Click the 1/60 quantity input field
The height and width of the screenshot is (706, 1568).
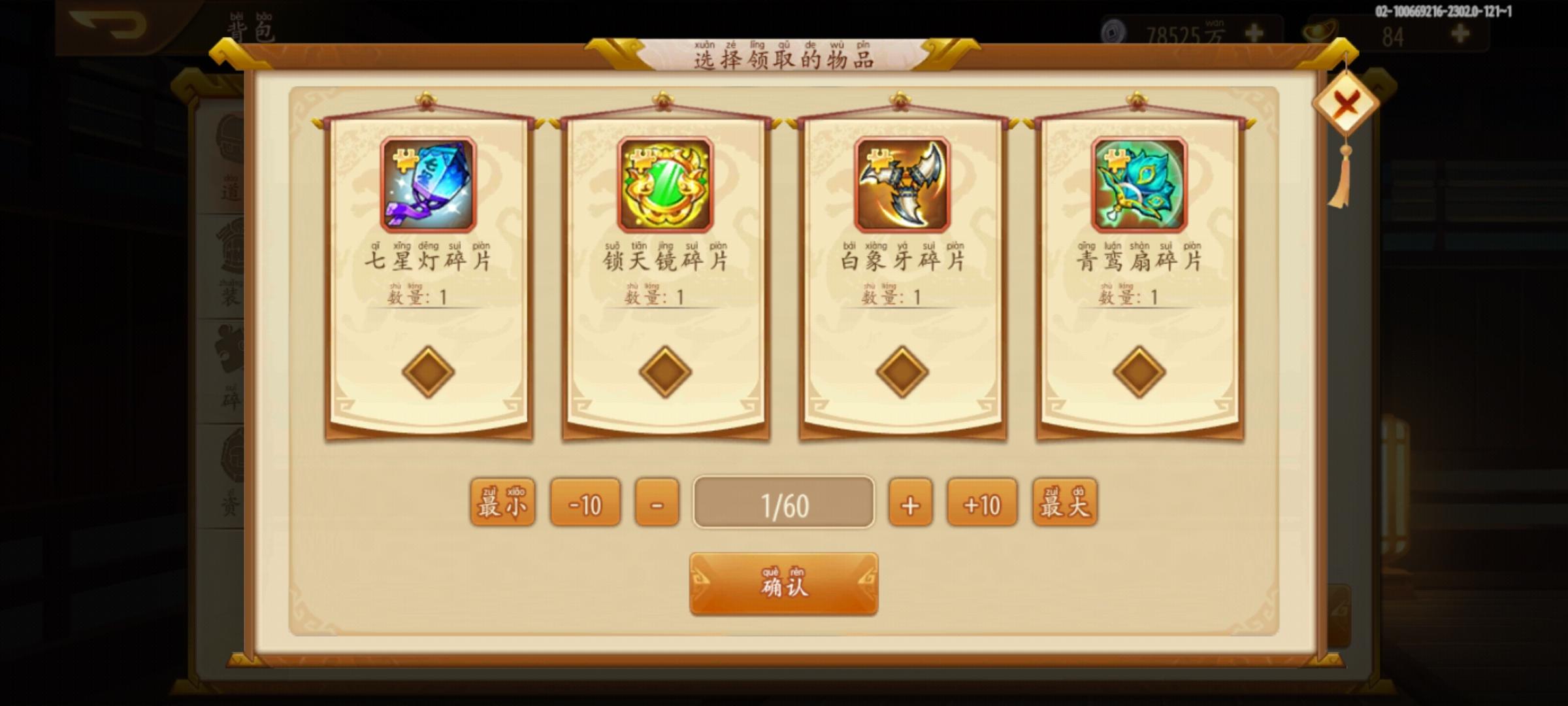pyautogui.click(x=782, y=503)
